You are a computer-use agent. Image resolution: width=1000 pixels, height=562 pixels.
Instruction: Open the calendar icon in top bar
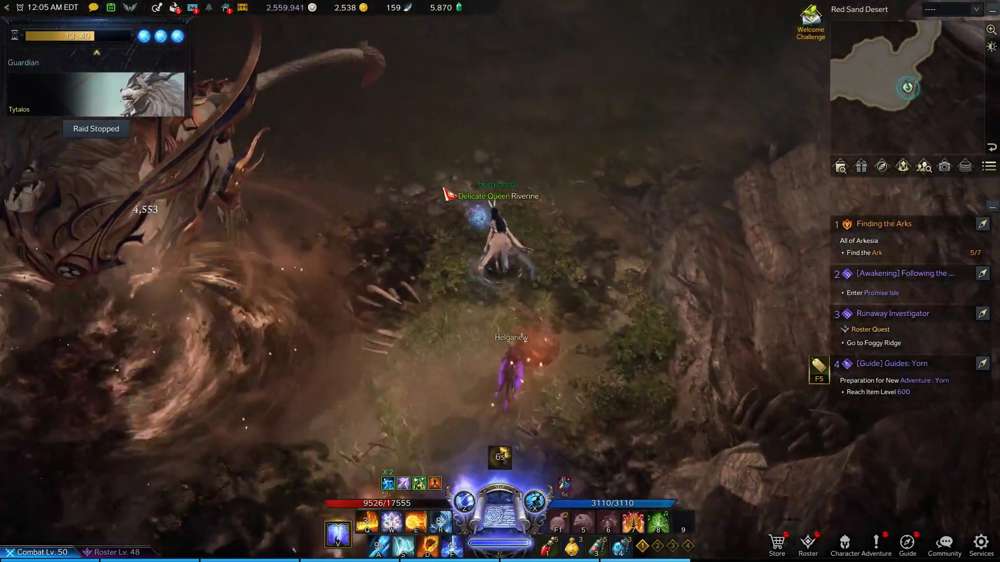pos(111,7)
